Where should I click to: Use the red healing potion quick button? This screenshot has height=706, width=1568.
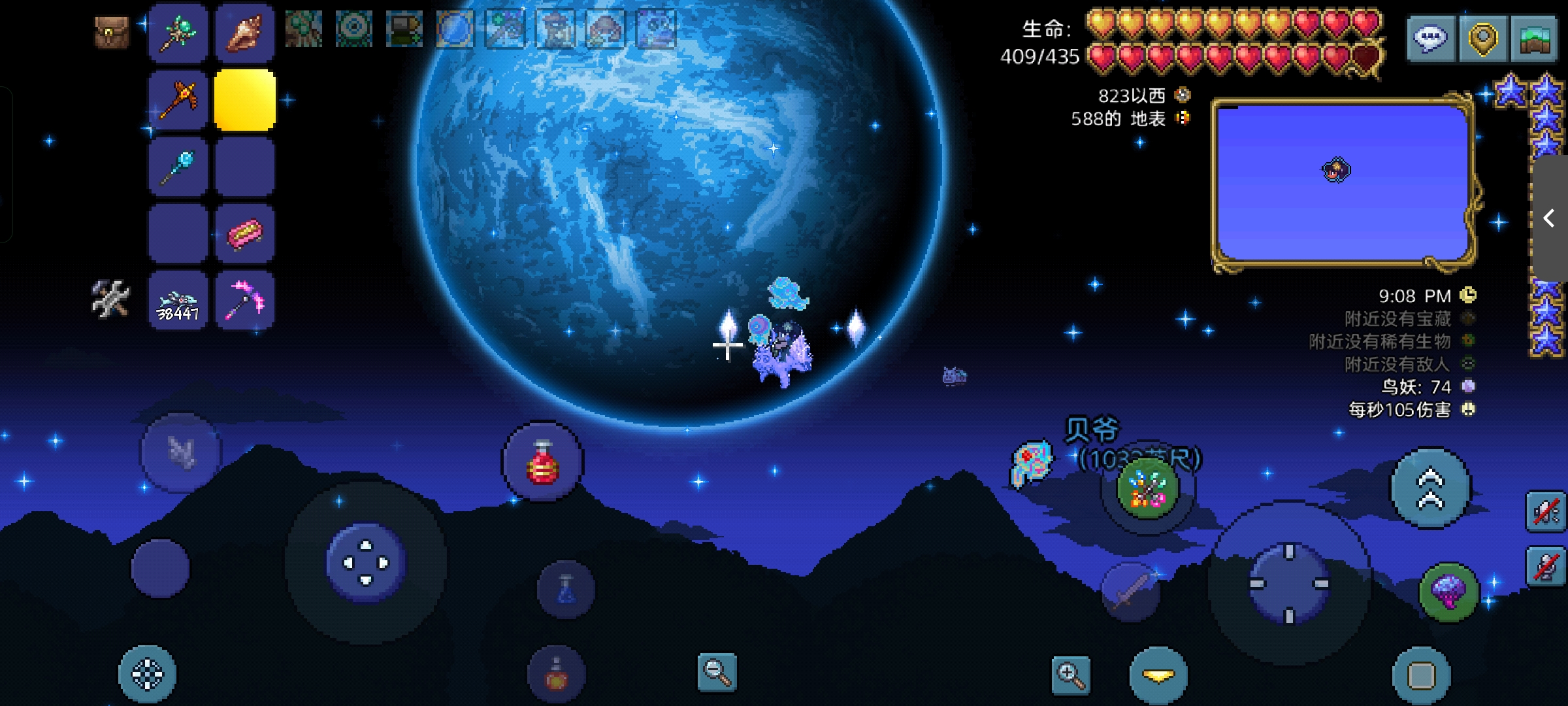click(x=542, y=462)
